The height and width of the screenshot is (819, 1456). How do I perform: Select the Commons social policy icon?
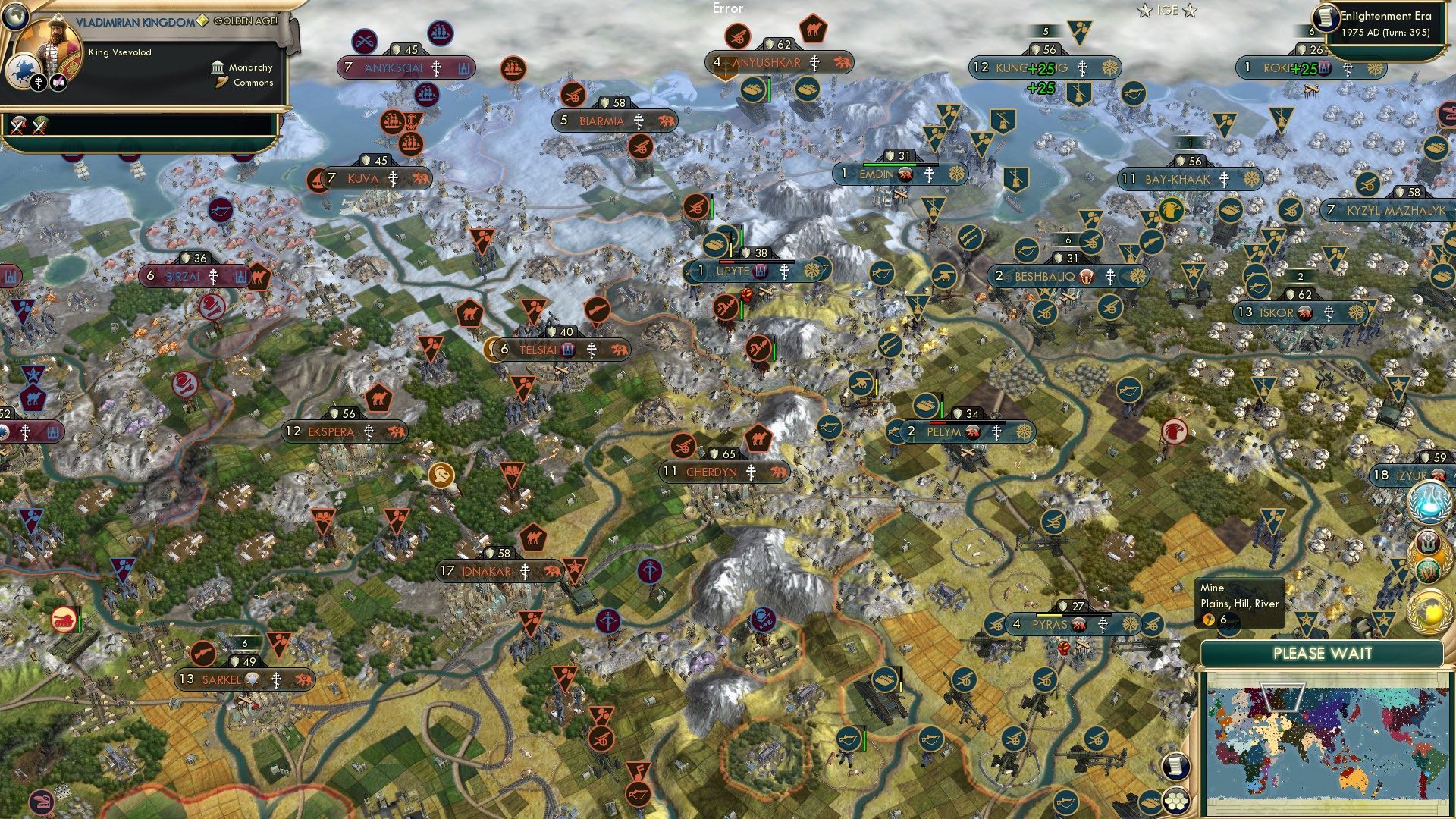click(222, 83)
